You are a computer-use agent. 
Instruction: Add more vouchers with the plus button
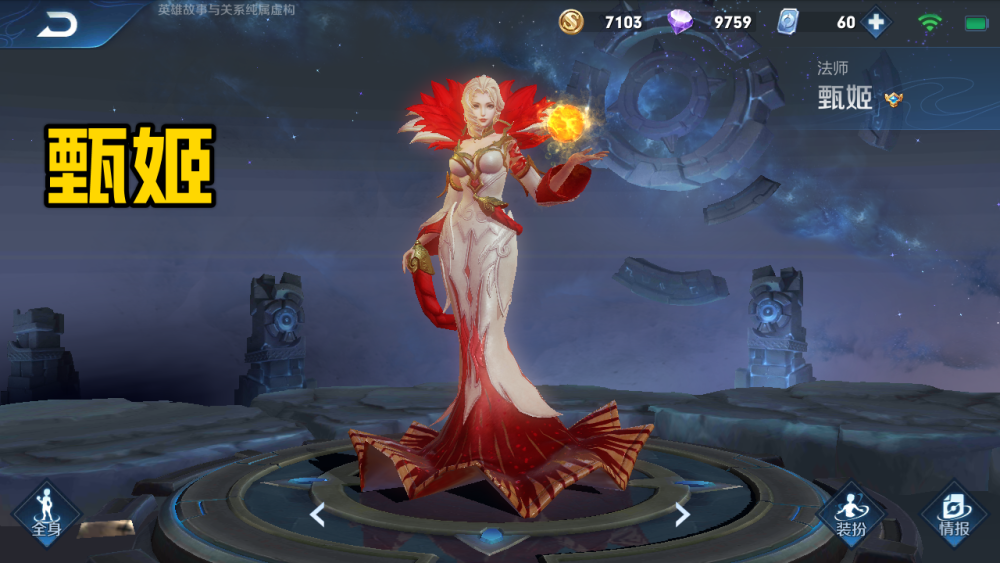tap(876, 22)
